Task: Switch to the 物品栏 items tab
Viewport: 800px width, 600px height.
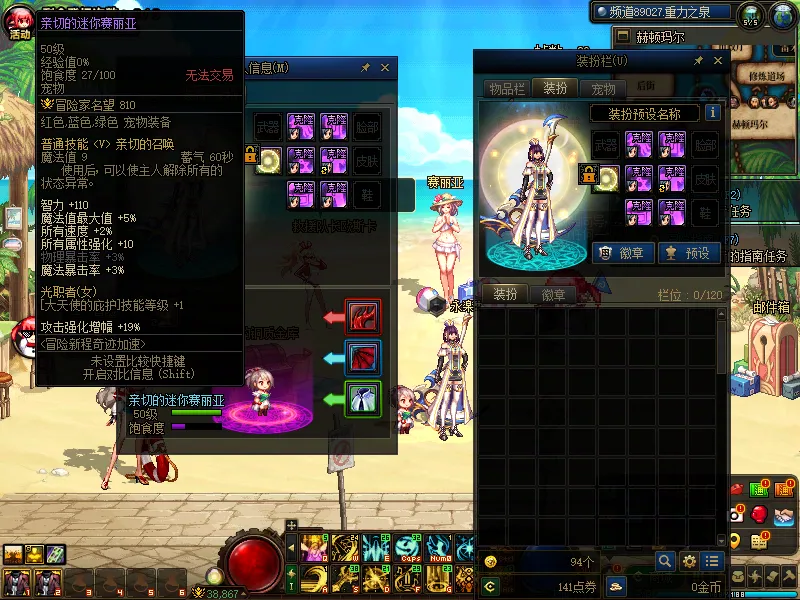Action: click(507, 88)
